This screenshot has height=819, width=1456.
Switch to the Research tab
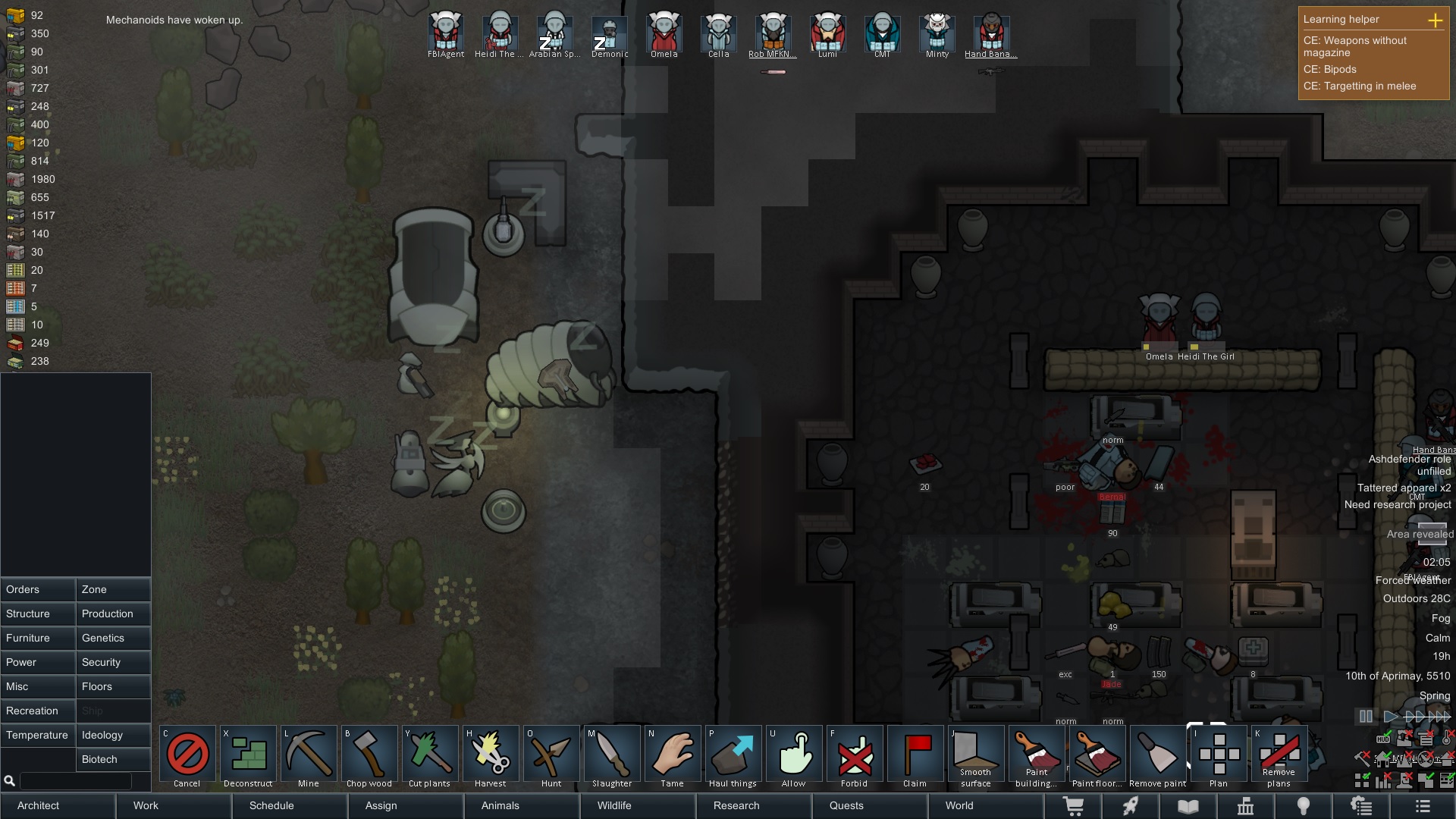735,806
